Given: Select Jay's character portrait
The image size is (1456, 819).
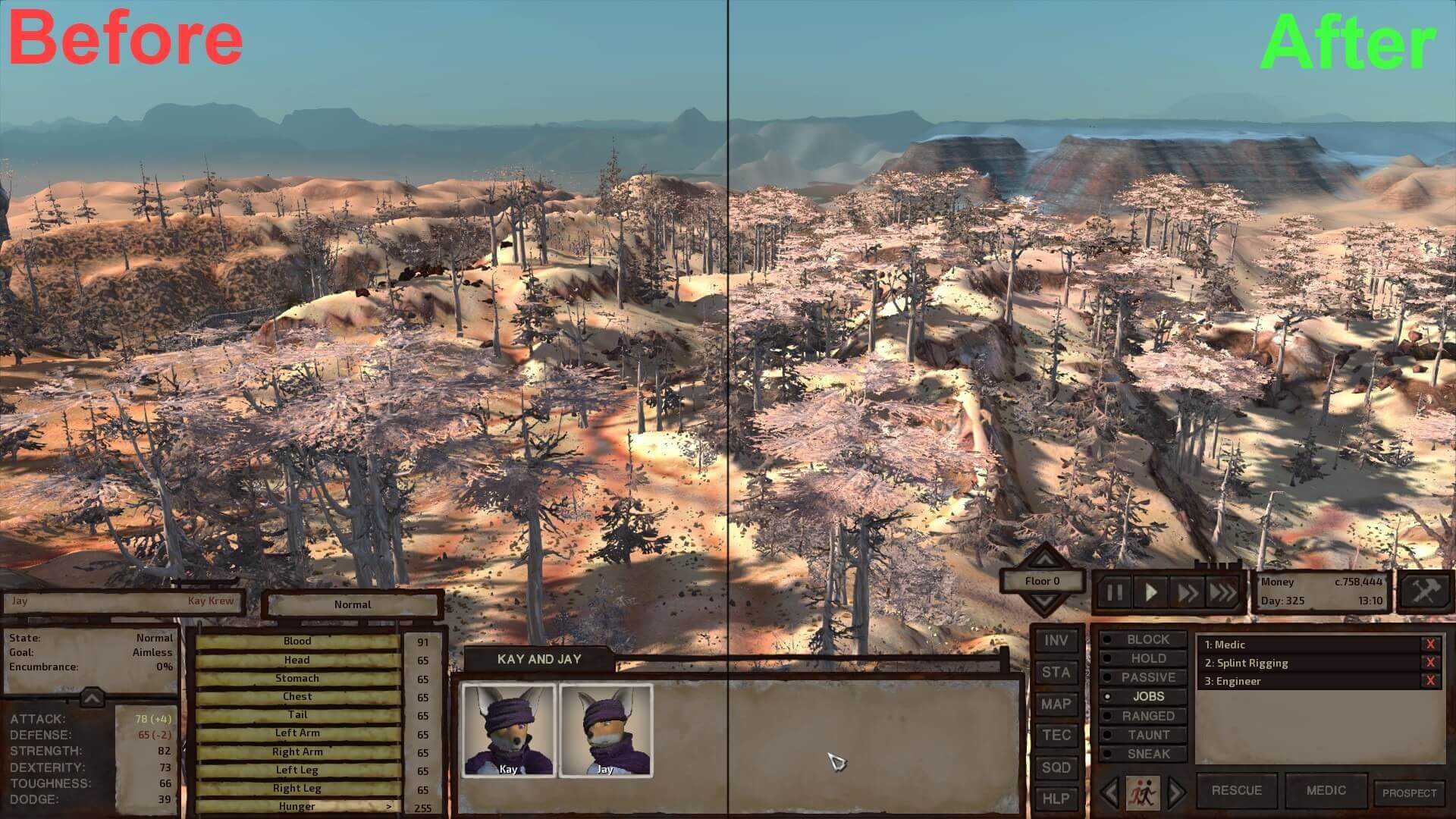Looking at the screenshot, I should coord(605,730).
